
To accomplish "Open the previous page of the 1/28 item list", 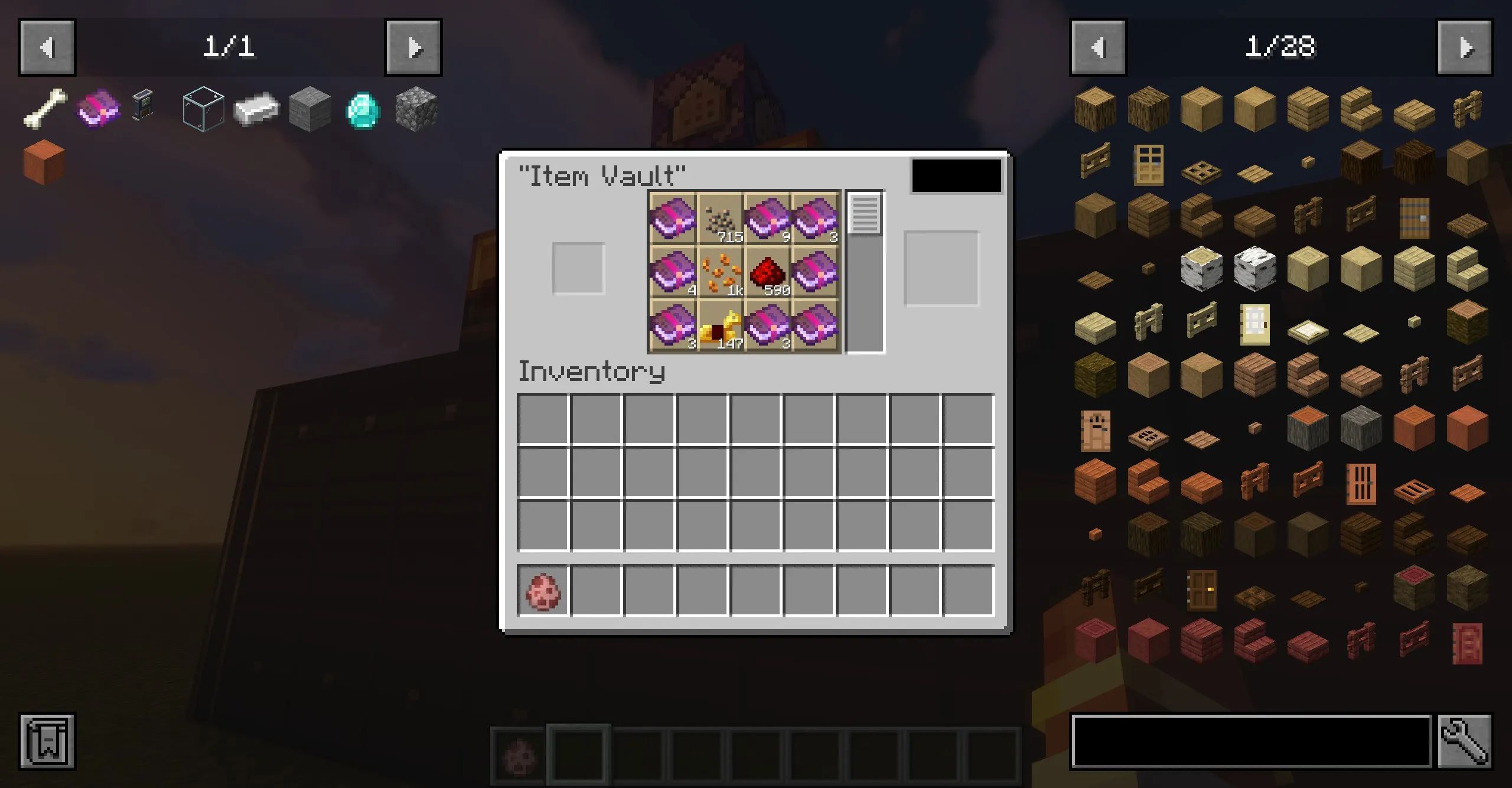I will pyautogui.click(x=1098, y=47).
